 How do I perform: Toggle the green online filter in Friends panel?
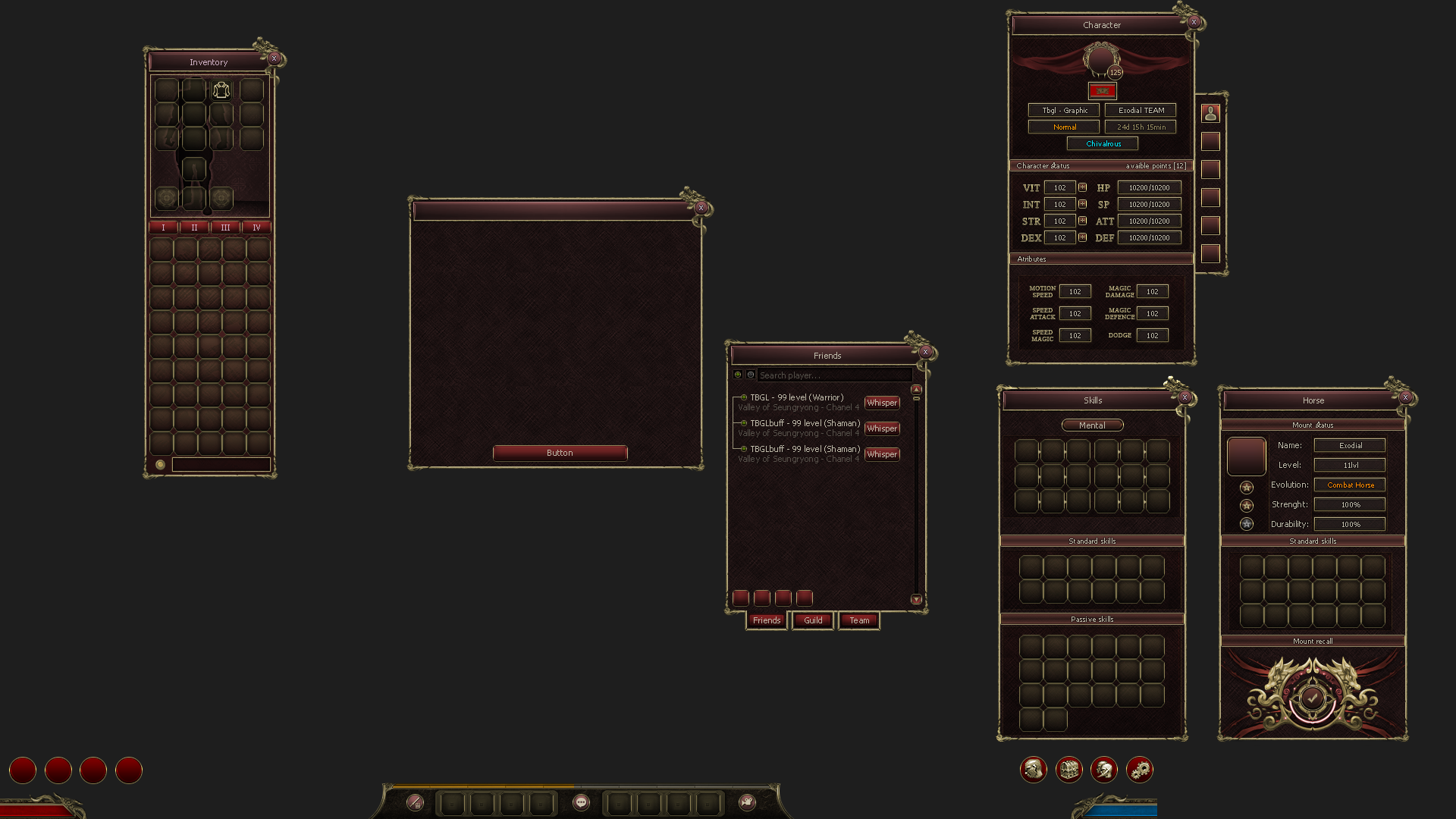[738, 375]
